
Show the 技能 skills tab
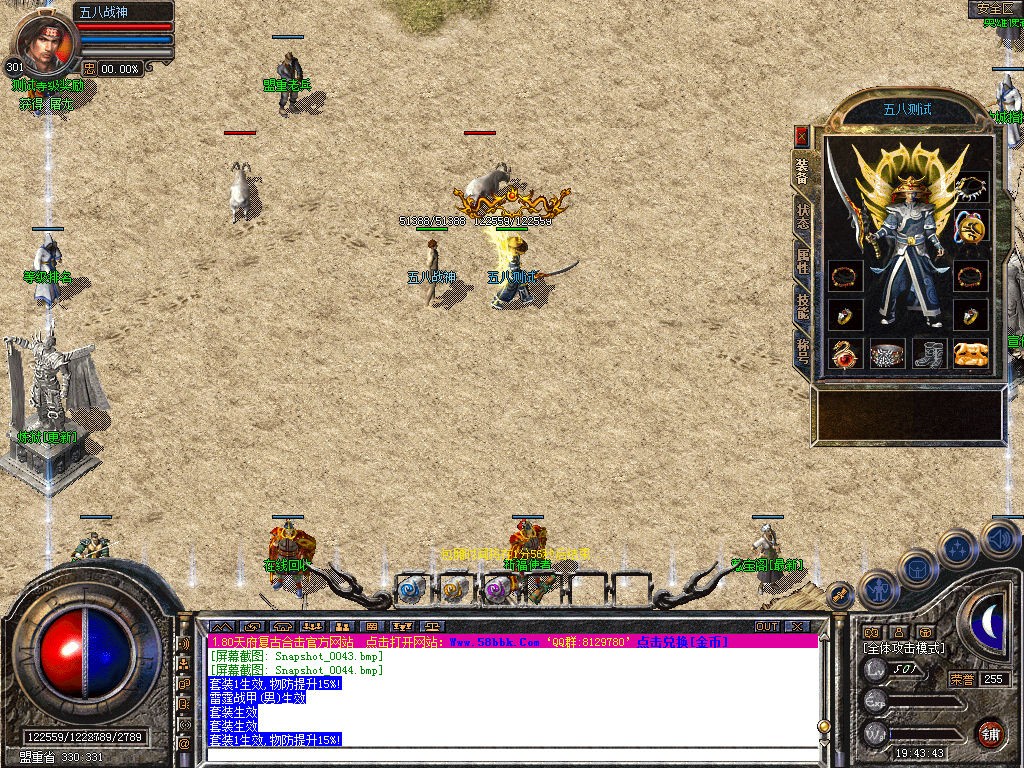pos(803,308)
